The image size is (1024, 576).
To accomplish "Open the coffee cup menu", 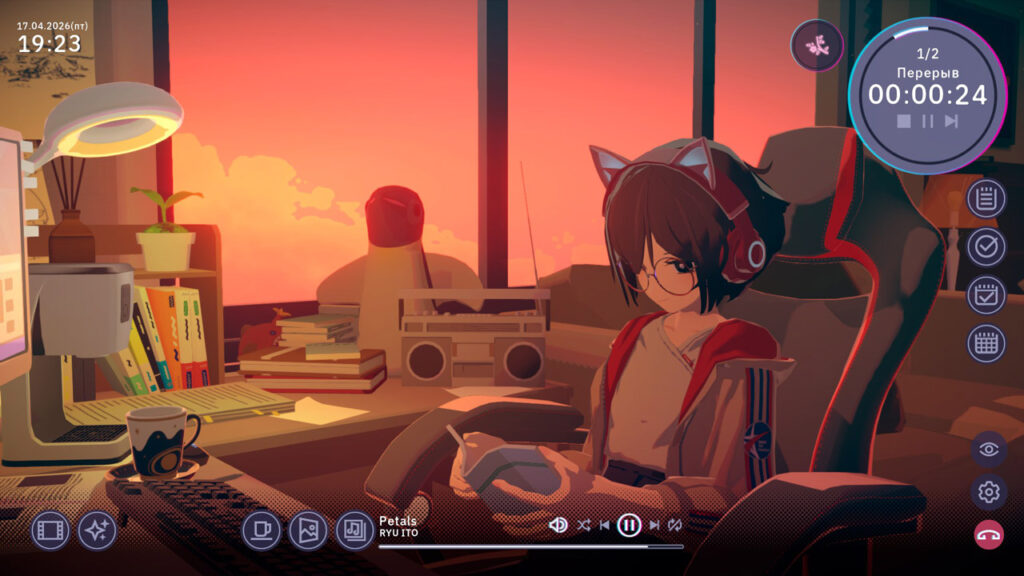I will click(x=261, y=530).
